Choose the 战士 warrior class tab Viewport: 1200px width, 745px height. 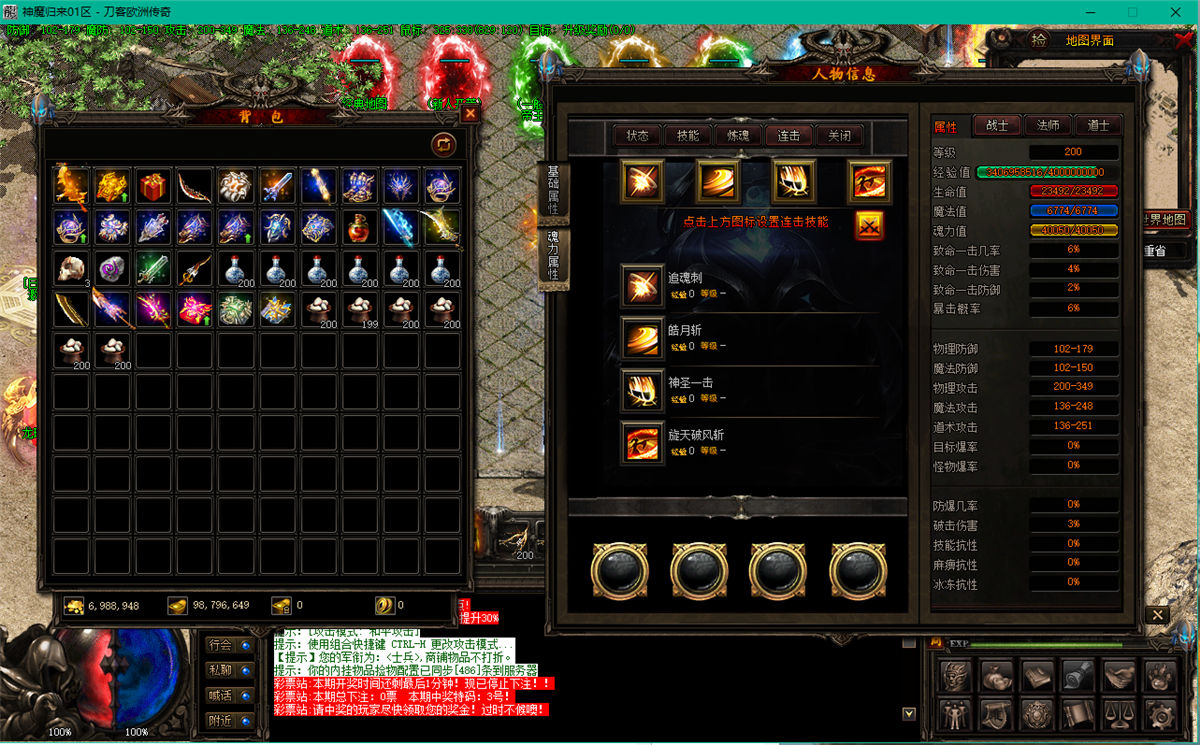[997, 125]
